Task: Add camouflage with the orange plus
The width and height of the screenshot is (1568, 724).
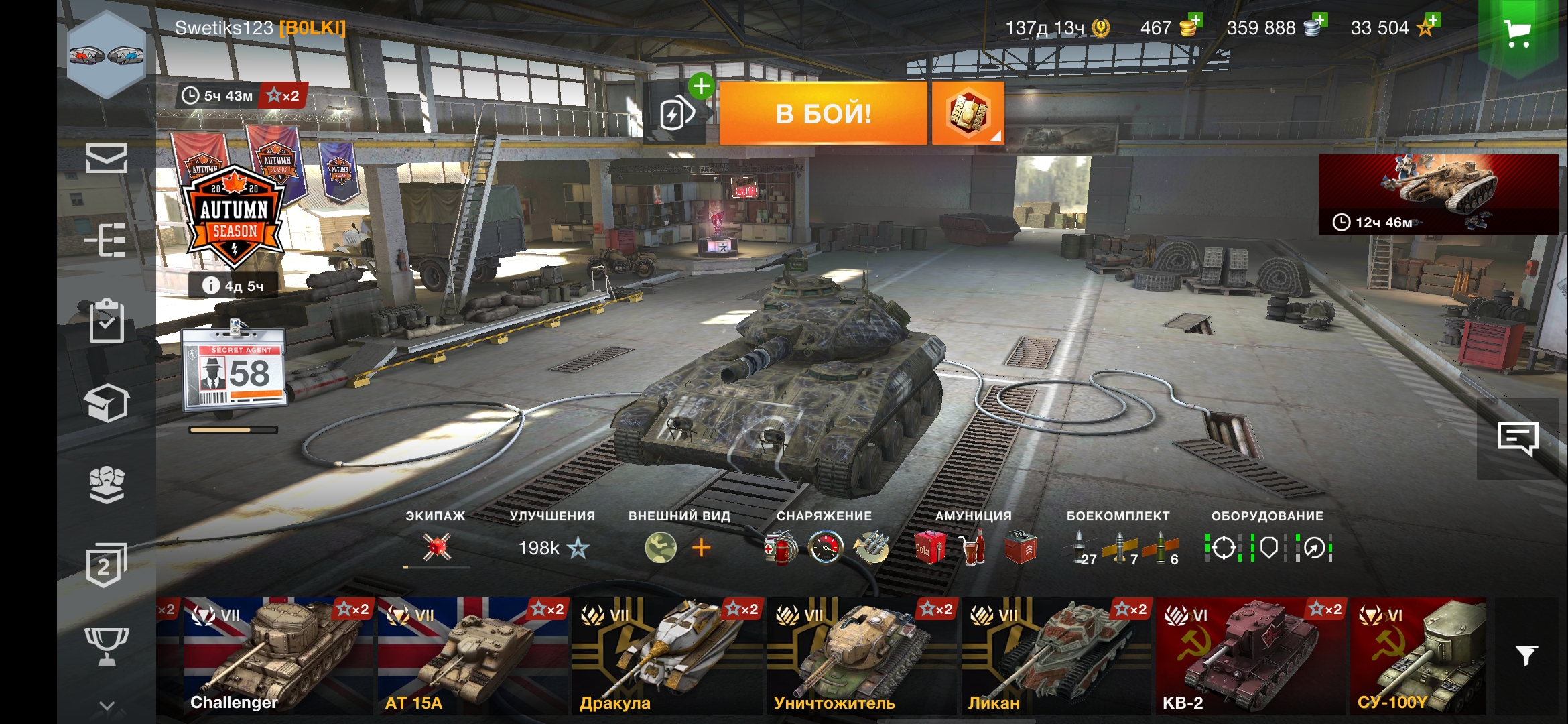Action: [x=701, y=548]
